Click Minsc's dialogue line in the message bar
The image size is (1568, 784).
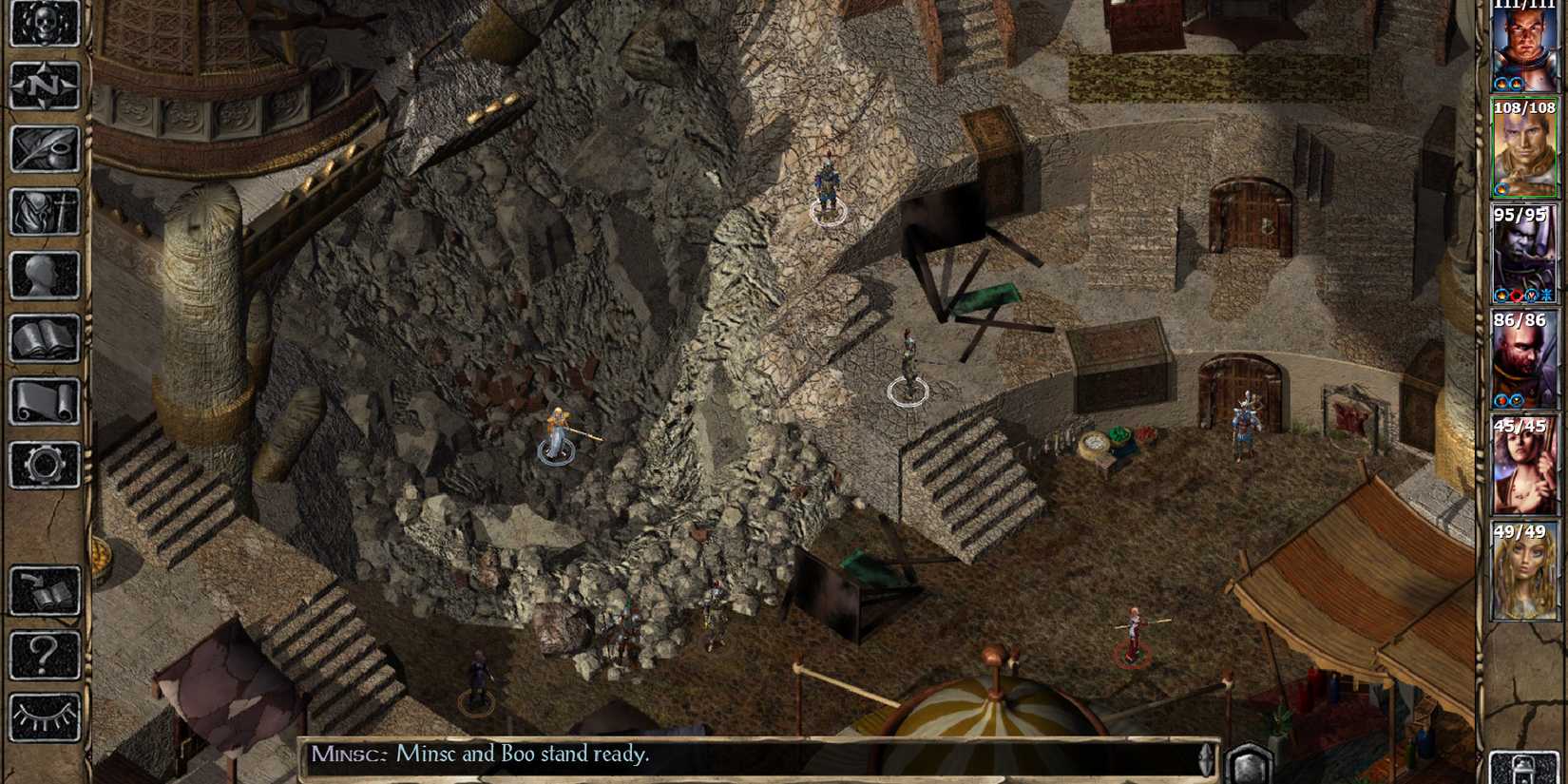click(480, 754)
